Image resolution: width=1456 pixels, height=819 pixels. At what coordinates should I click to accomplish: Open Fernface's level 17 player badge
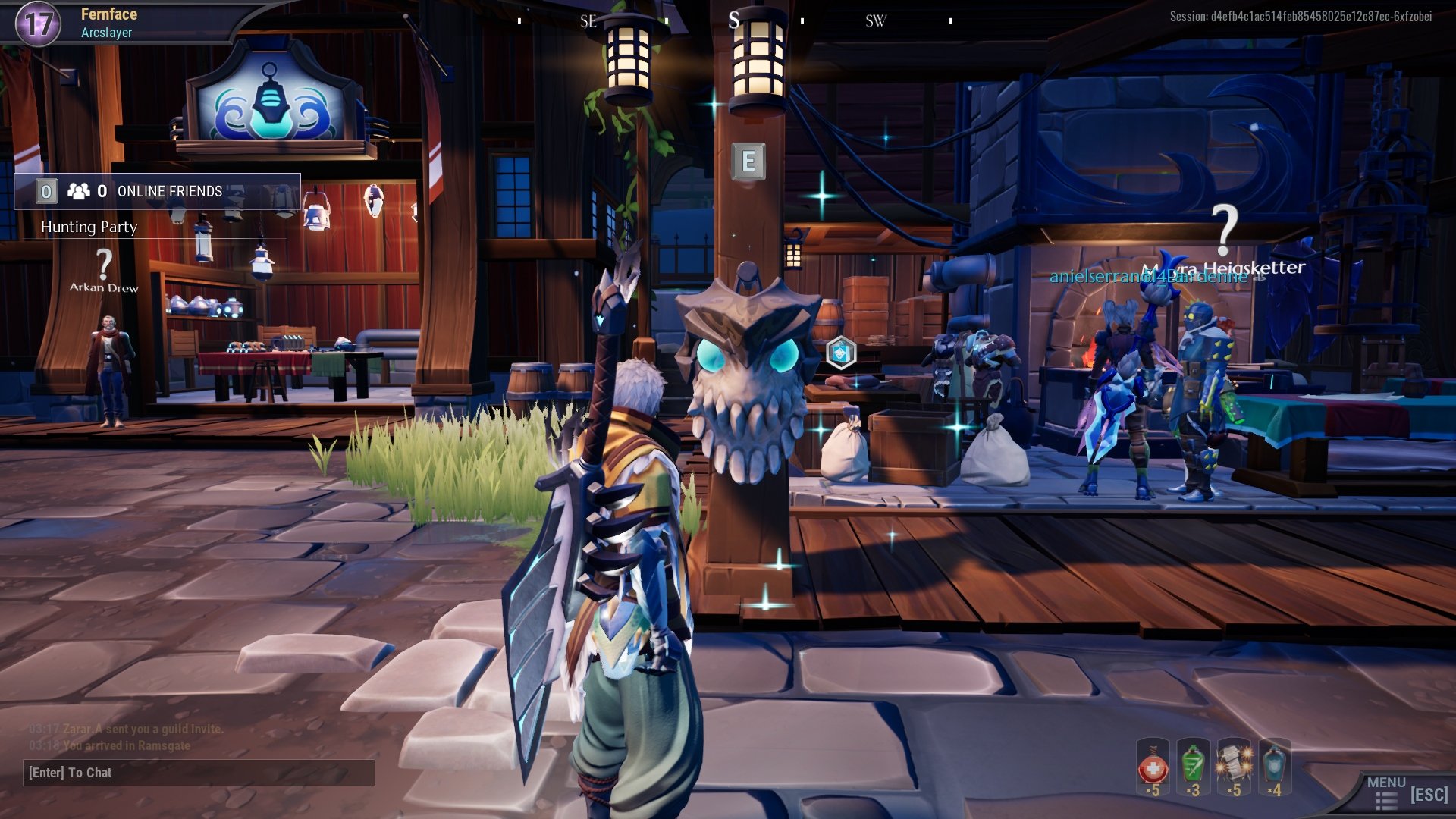pyautogui.click(x=38, y=24)
